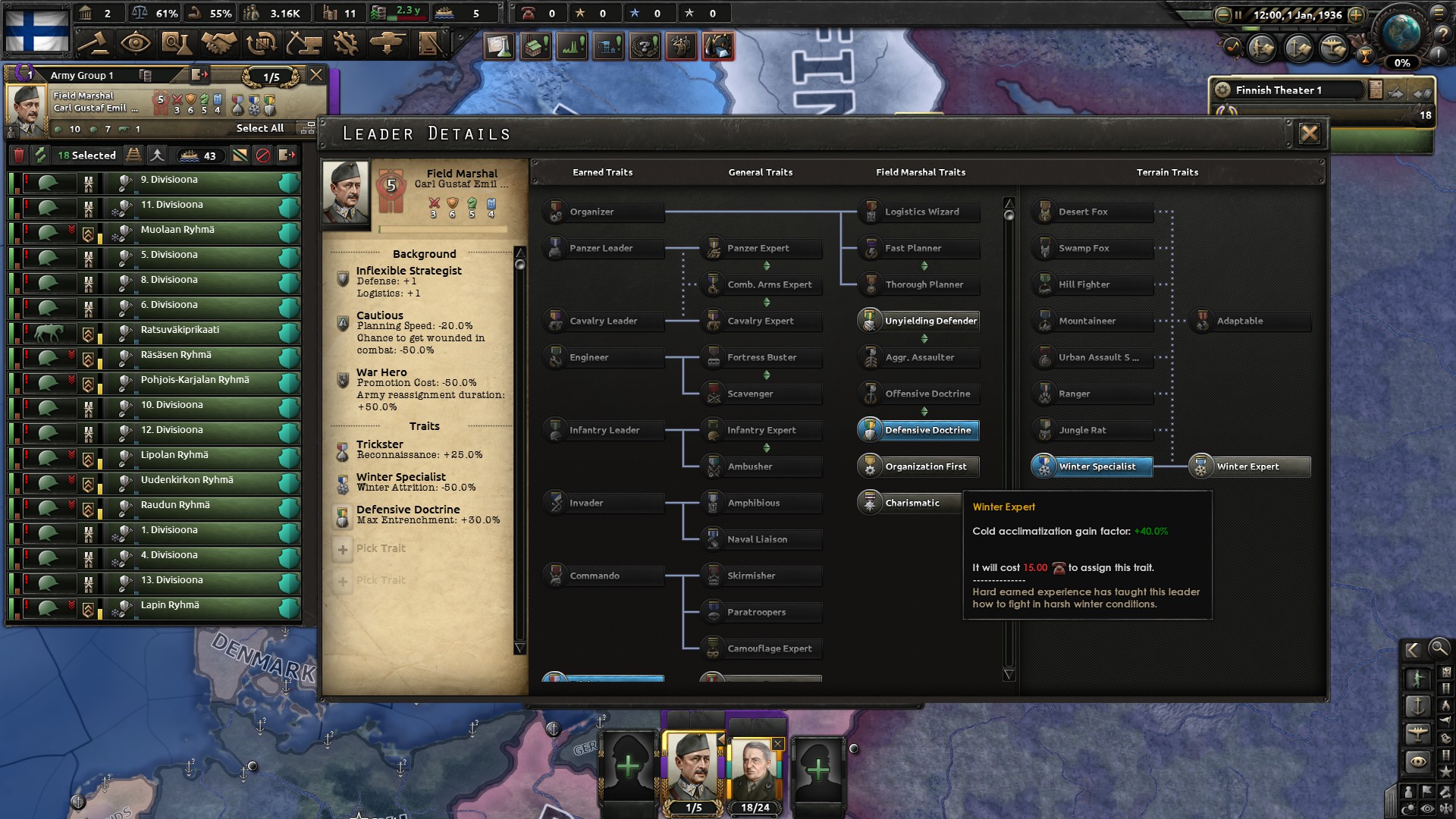This screenshot has height=819, width=1456.
Task: Increase game speed with the plus control
Action: [x=1357, y=14]
